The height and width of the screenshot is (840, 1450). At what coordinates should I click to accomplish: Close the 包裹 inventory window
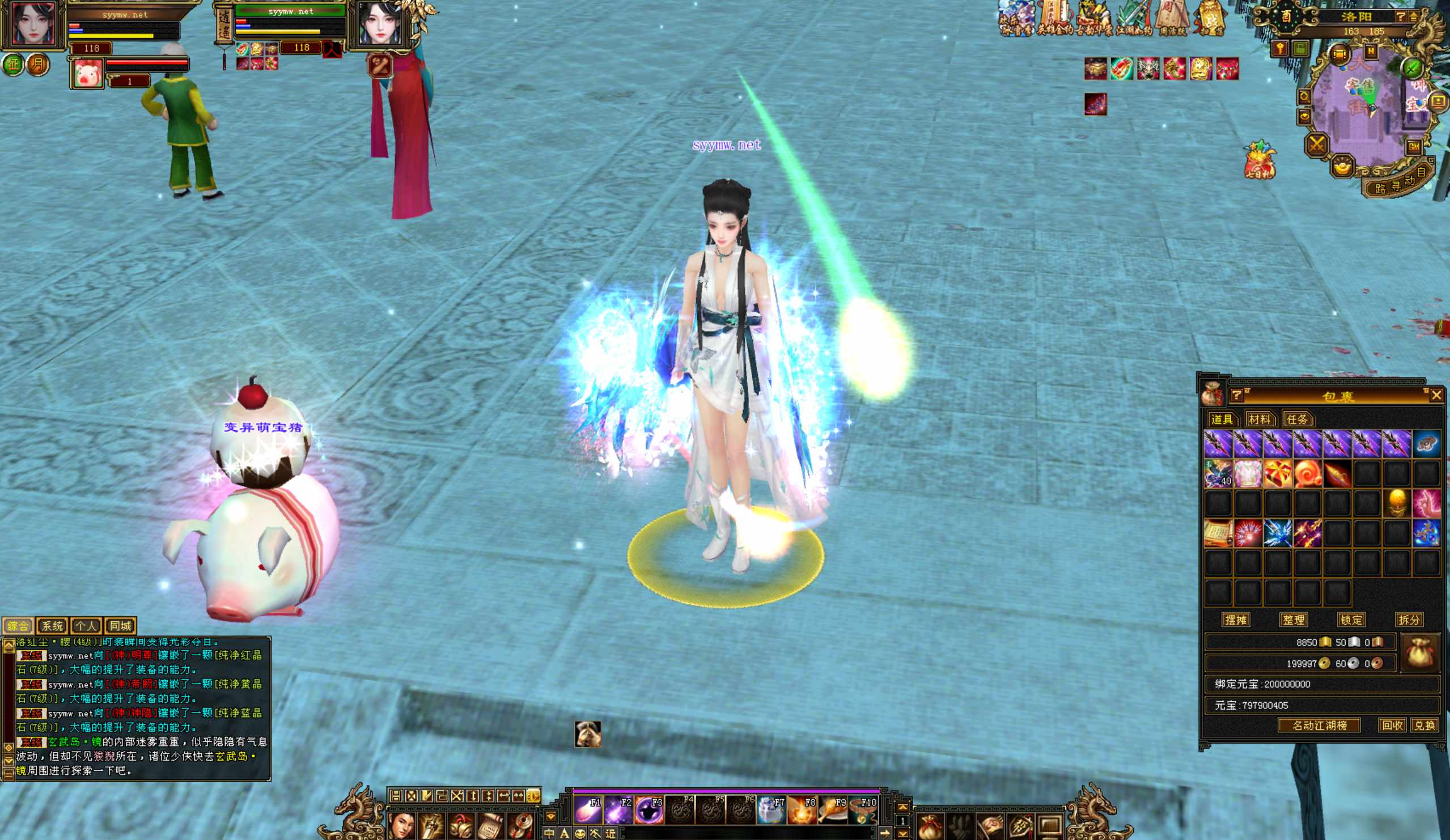[1436, 395]
